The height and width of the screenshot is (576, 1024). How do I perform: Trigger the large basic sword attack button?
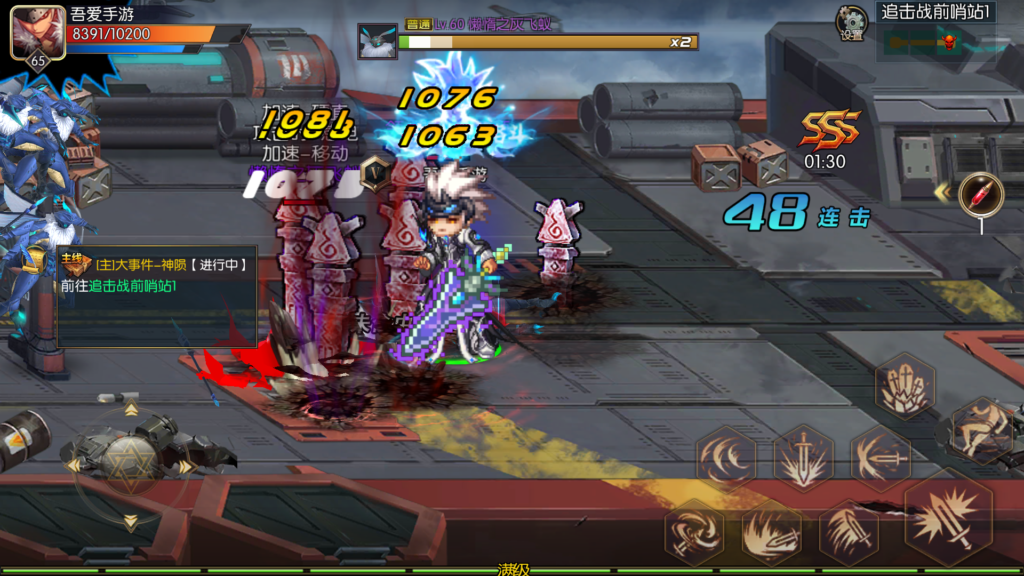(x=947, y=516)
